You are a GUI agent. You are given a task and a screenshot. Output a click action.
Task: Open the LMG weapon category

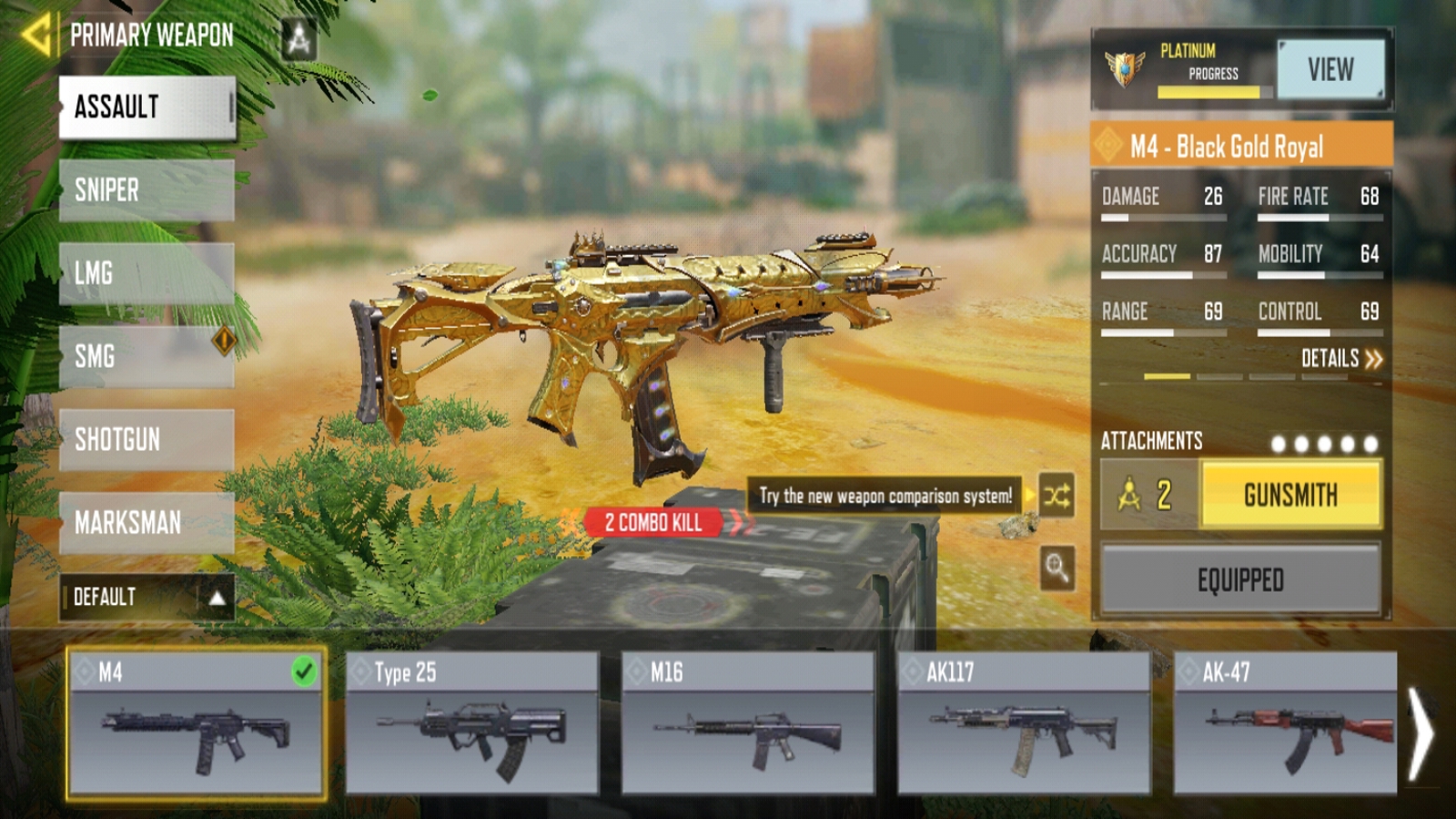click(147, 273)
